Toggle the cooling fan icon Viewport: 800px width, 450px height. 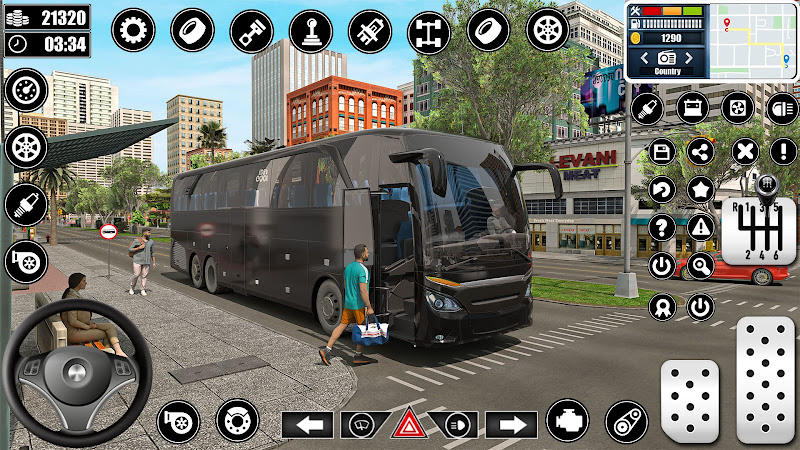pos(737,107)
